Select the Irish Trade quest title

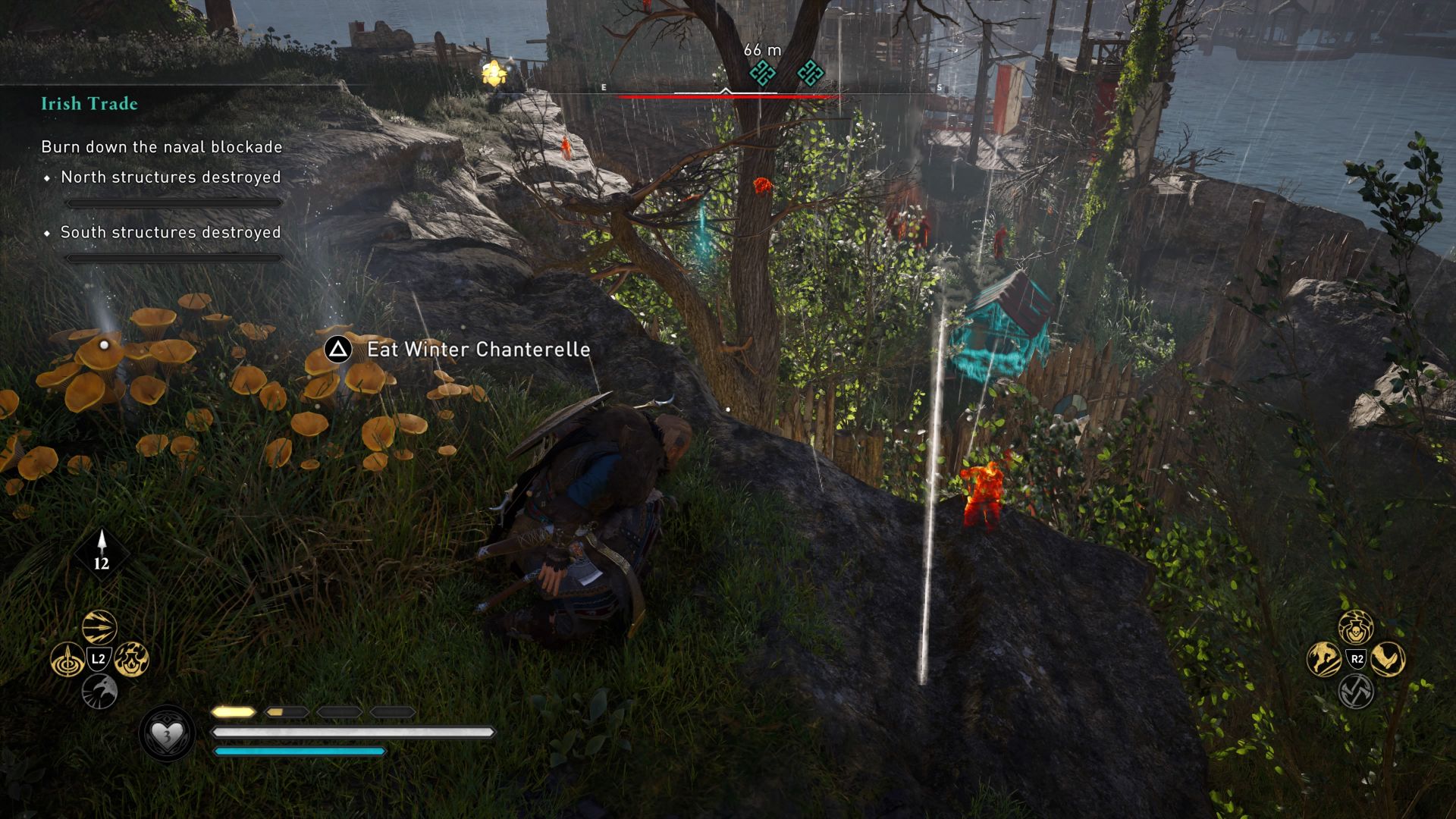point(89,104)
